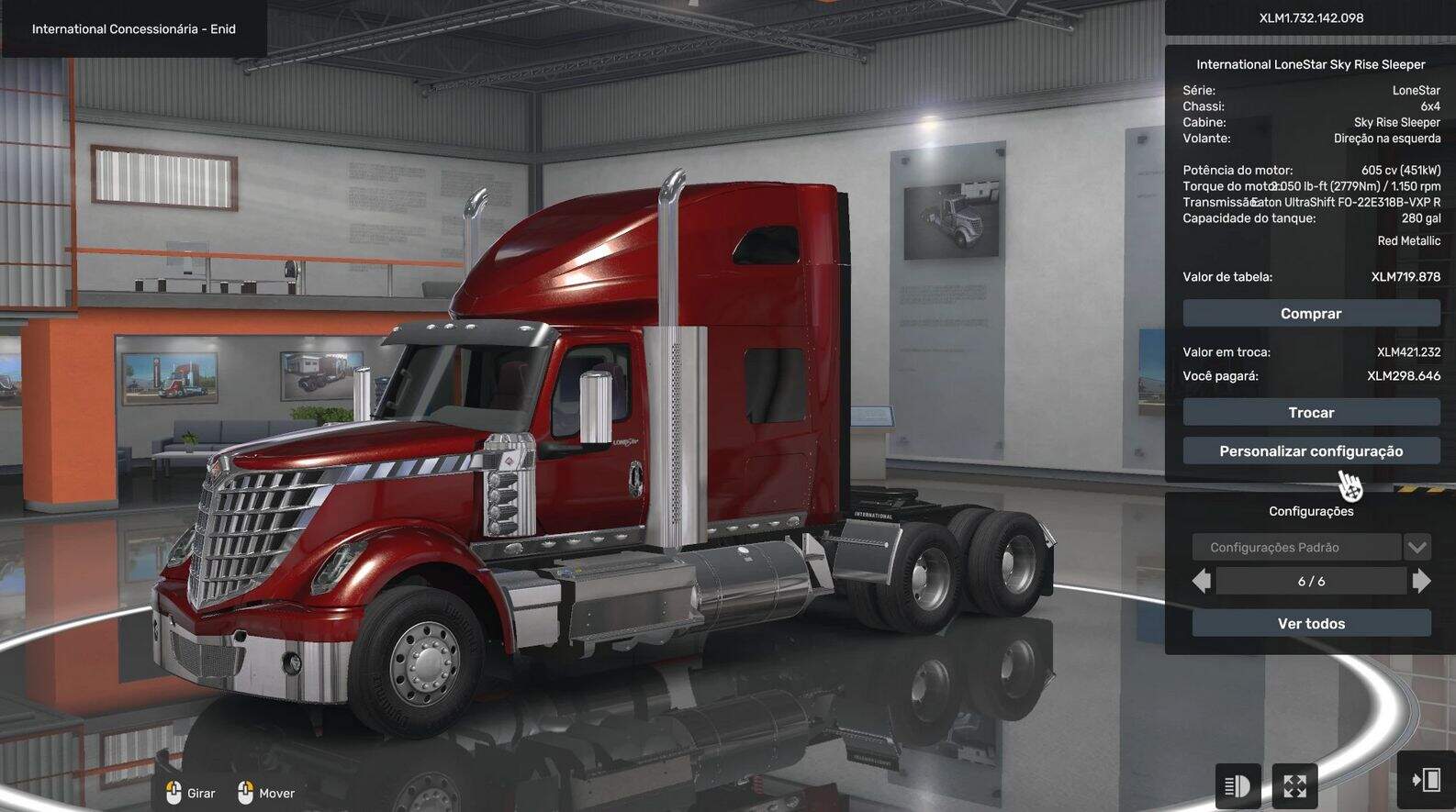The height and width of the screenshot is (812, 1456).
Task: Click the XLM1.732.142.098 balance display
Action: pyautogui.click(x=1311, y=17)
